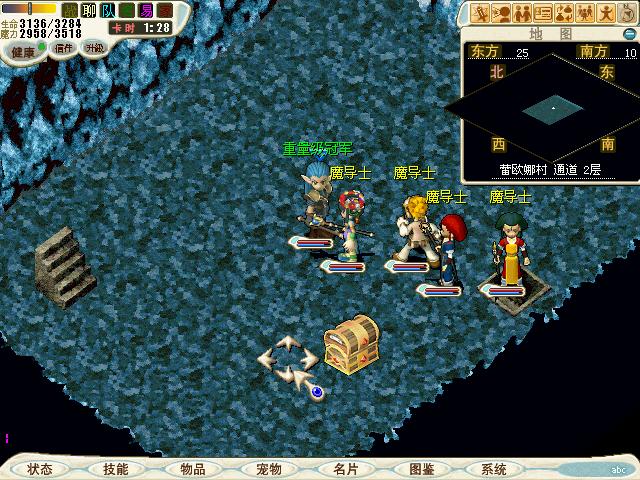This screenshot has width=640, height=480.
Task: Toggle the 队 (Team) mode icon
Action: pos(107,9)
